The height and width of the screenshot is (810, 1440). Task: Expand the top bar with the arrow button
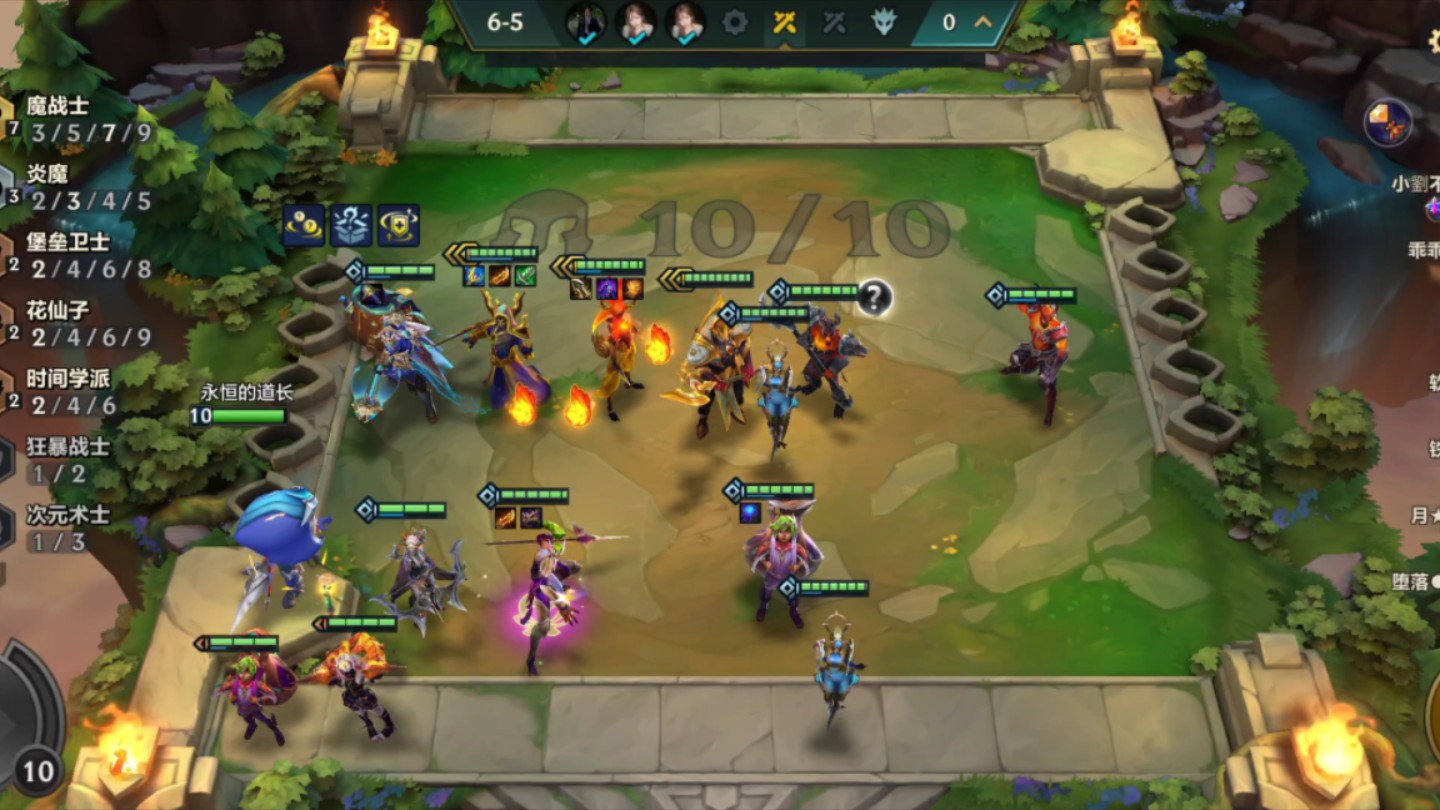983,22
